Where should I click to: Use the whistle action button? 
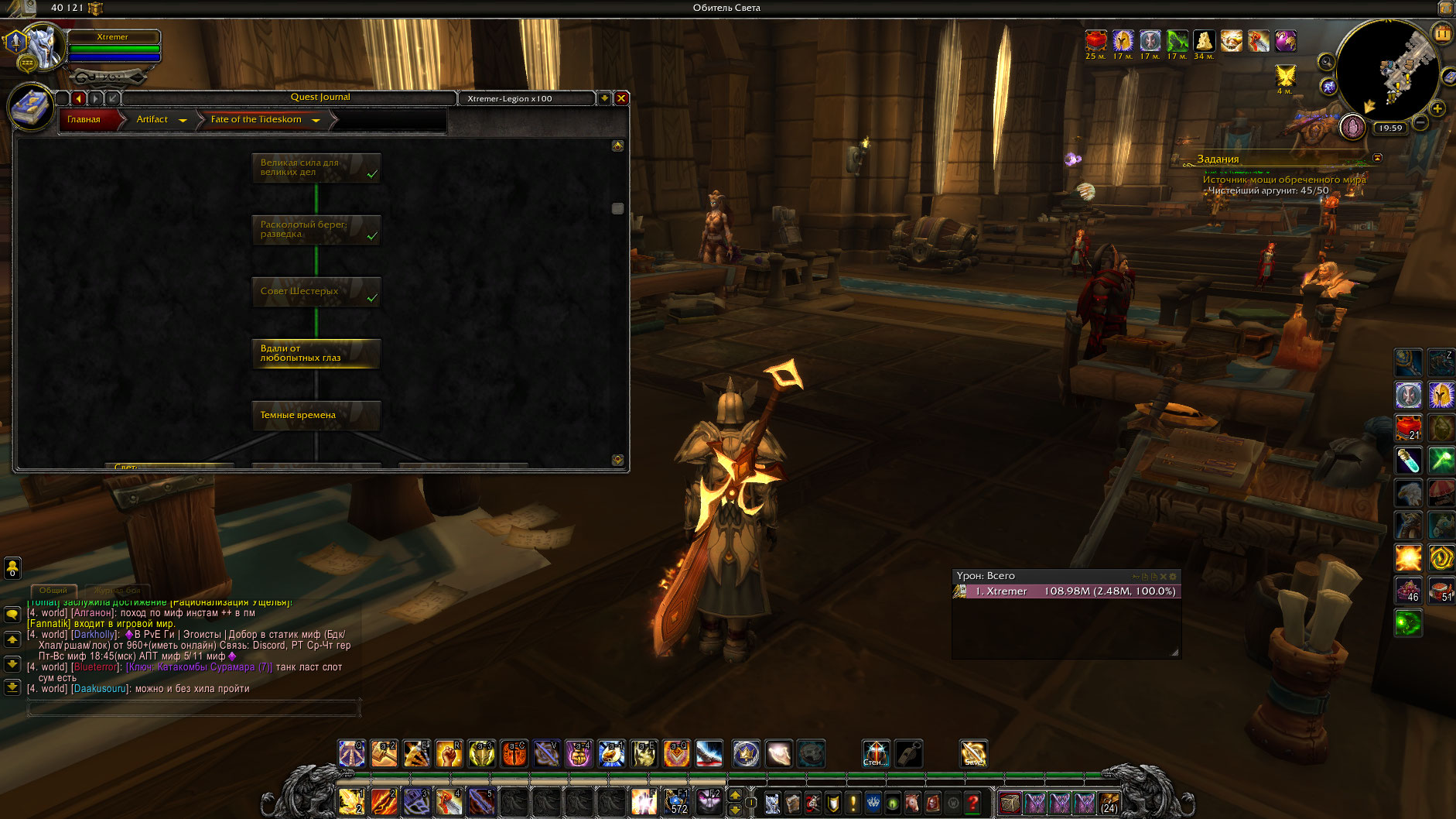(908, 753)
